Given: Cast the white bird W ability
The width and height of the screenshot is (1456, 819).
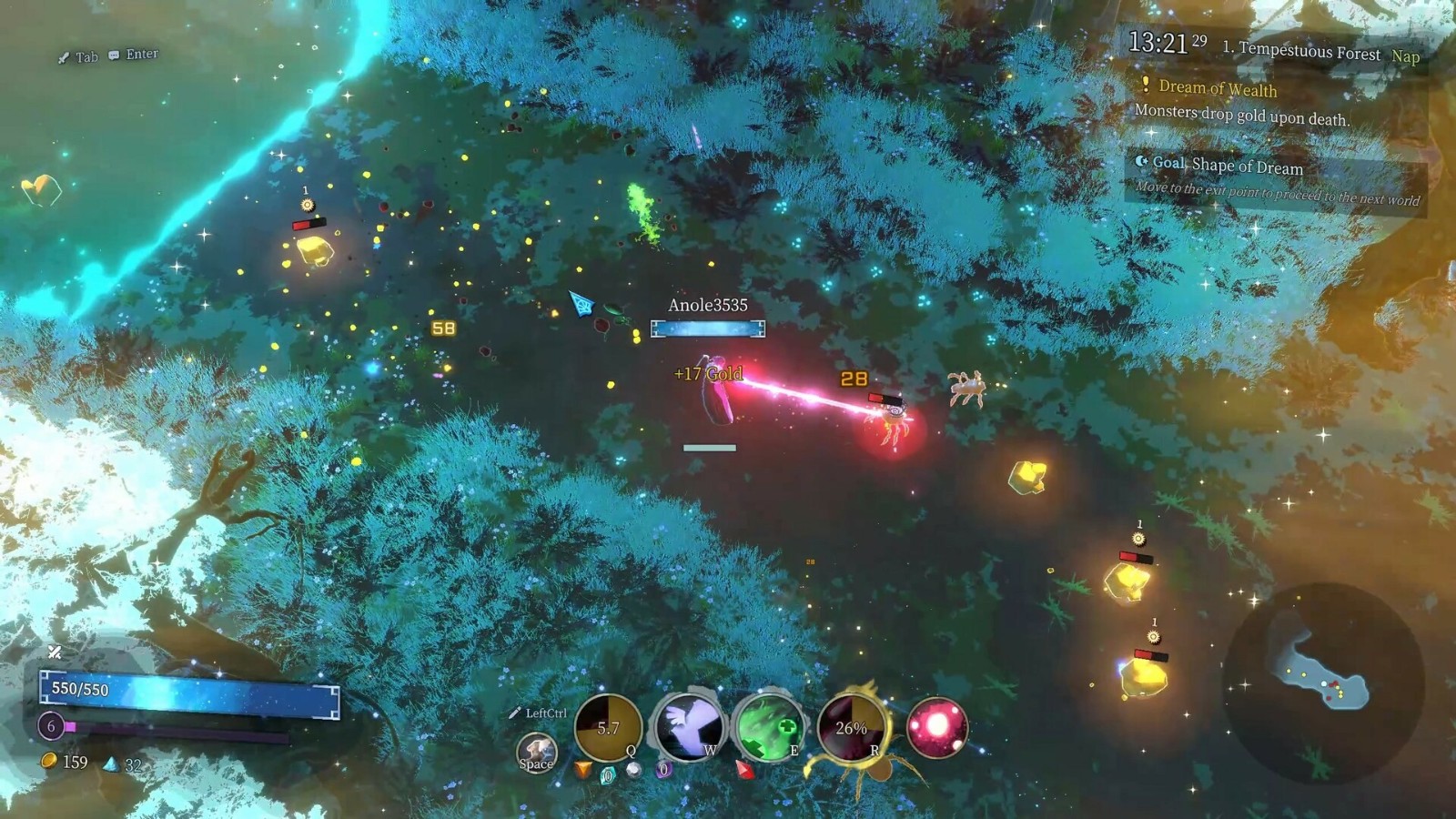Looking at the screenshot, I should [689, 728].
